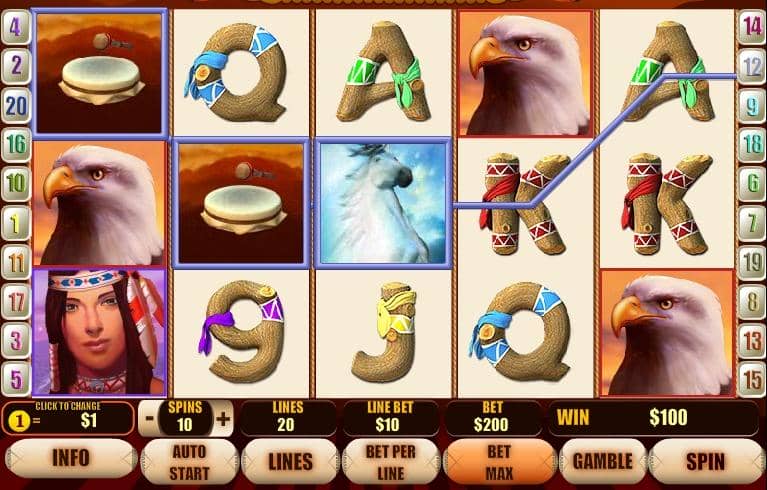The height and width of the screenshot is (490, 767).
Task: Pick payline number 18
Action: 752,143
